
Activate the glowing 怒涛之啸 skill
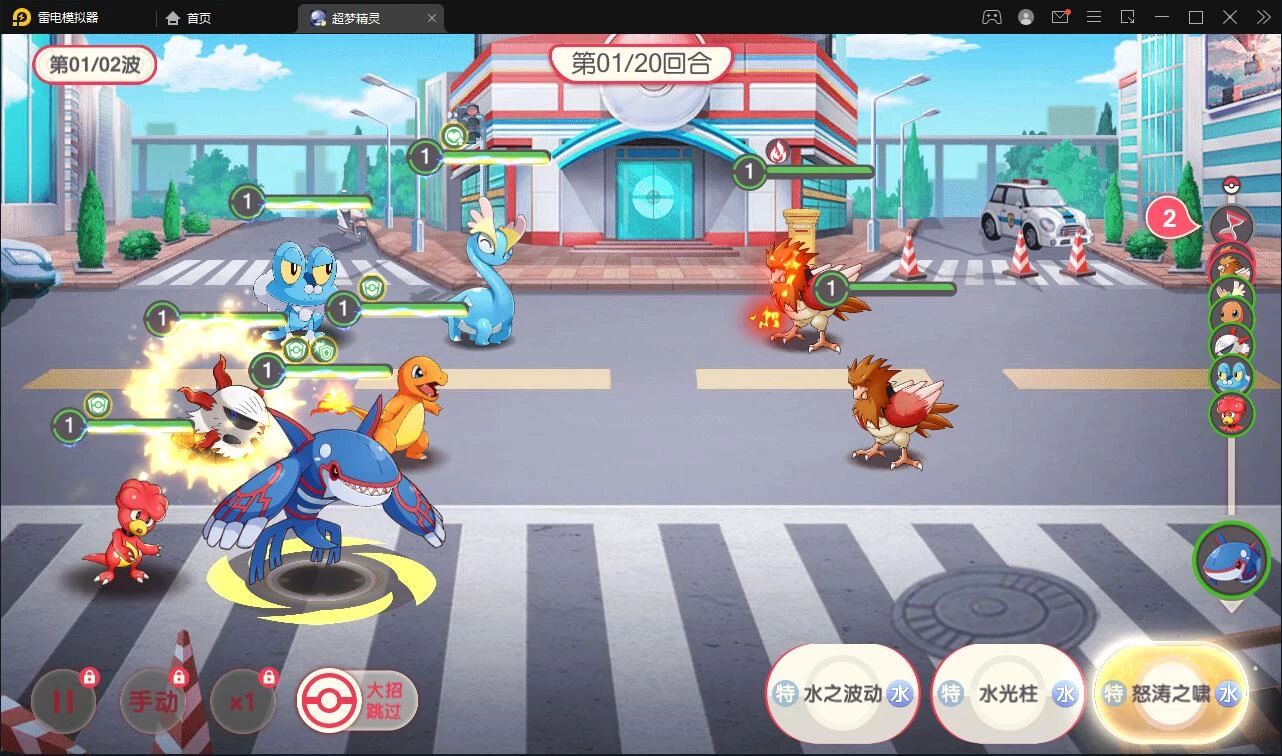[x=1170, y=694]
